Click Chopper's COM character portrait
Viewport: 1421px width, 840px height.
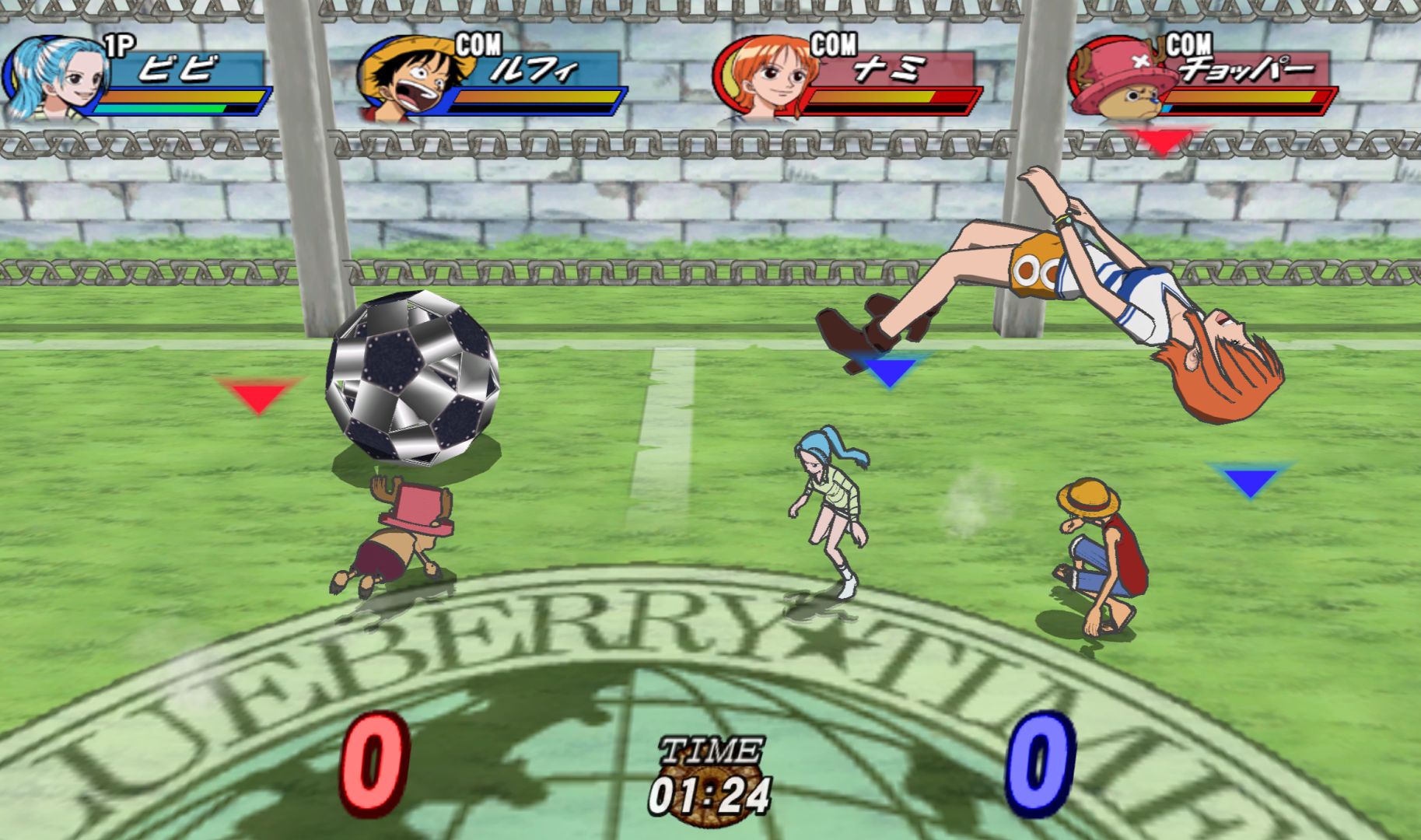1120,79
